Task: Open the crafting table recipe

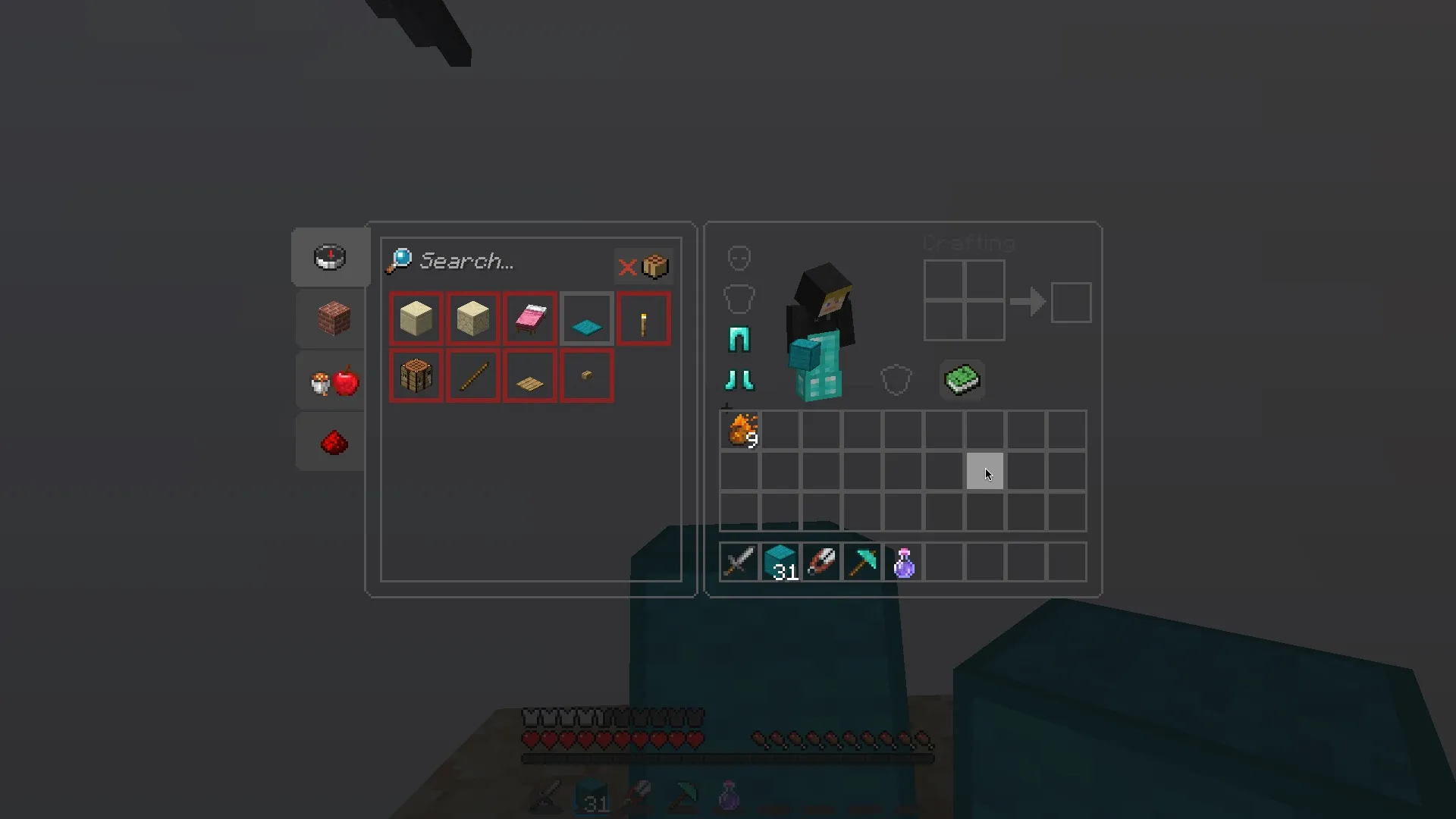Action: coord(416,376)
